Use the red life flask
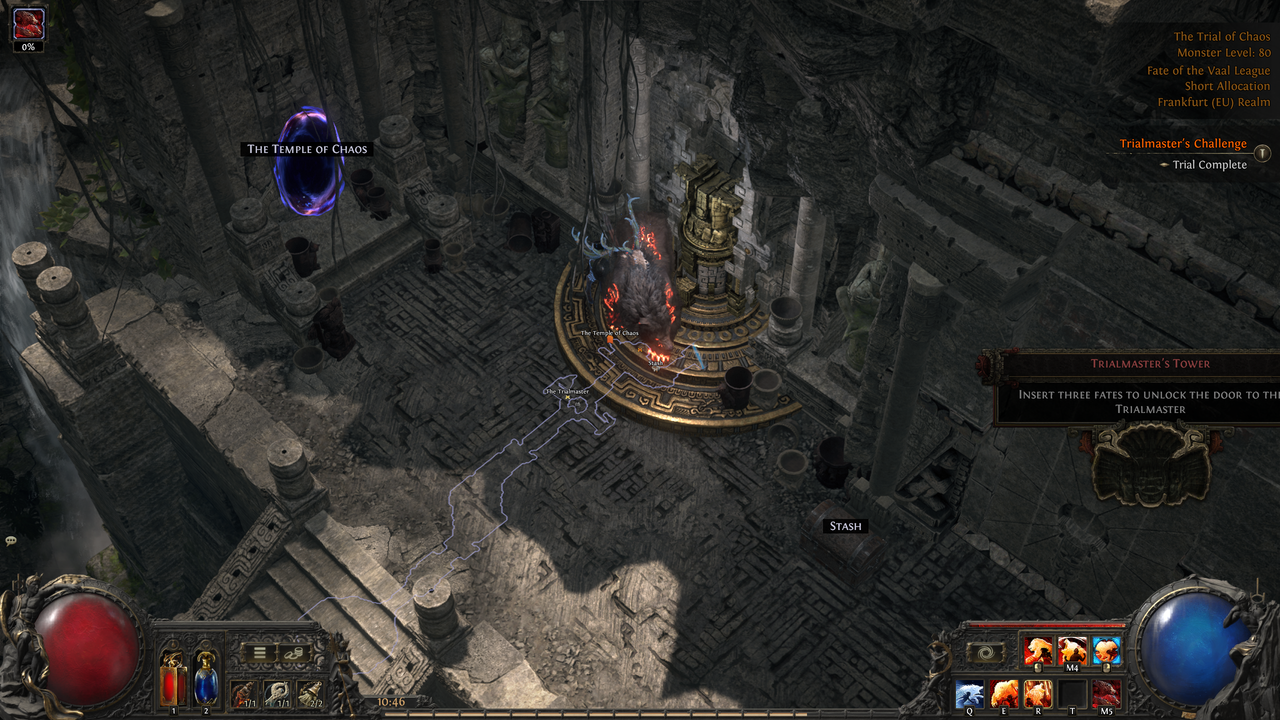 (x=173, y=682)
